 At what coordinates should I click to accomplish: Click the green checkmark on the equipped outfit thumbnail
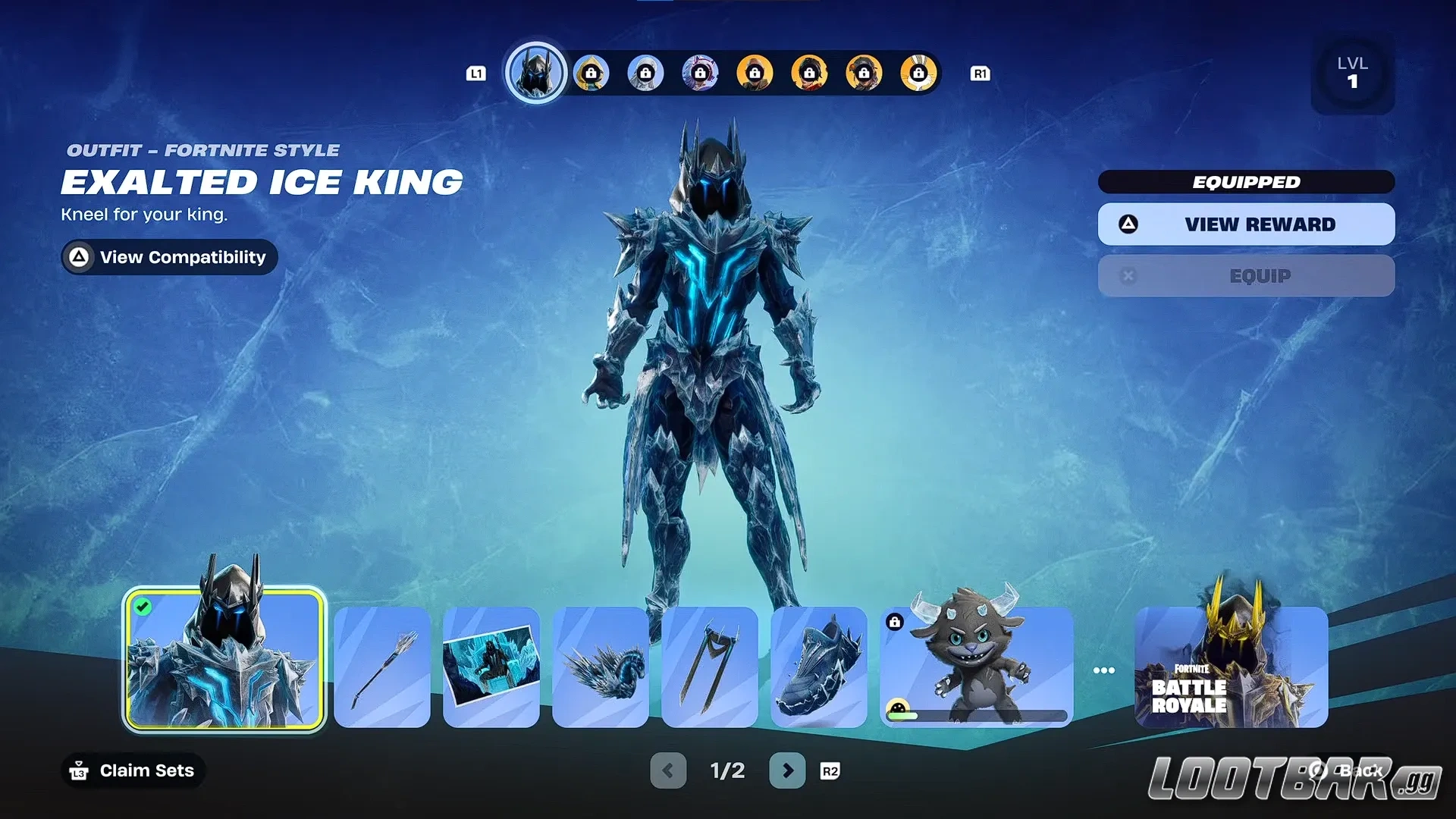tap(145, 606)
